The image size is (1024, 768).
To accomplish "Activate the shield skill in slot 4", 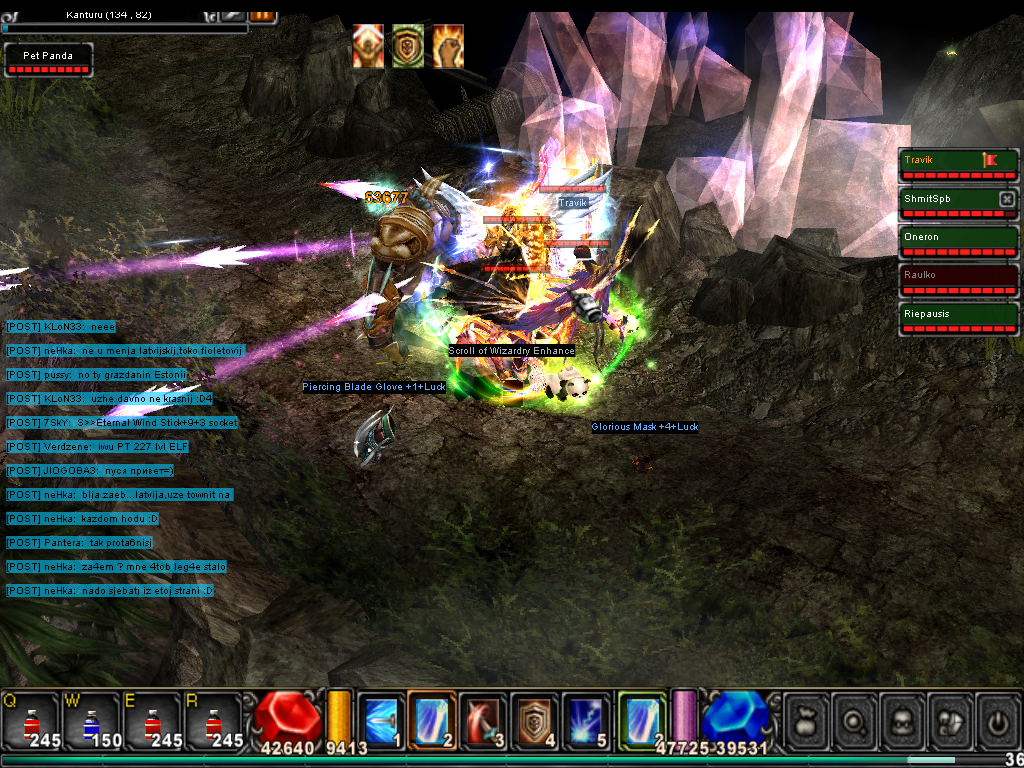I will [535, 720].
